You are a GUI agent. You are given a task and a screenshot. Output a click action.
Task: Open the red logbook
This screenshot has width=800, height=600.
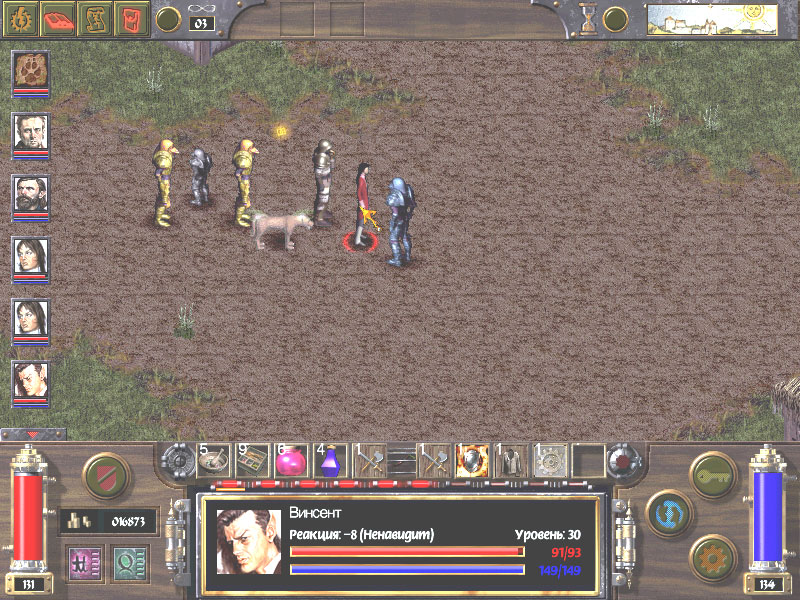click(x=59, y=18)
